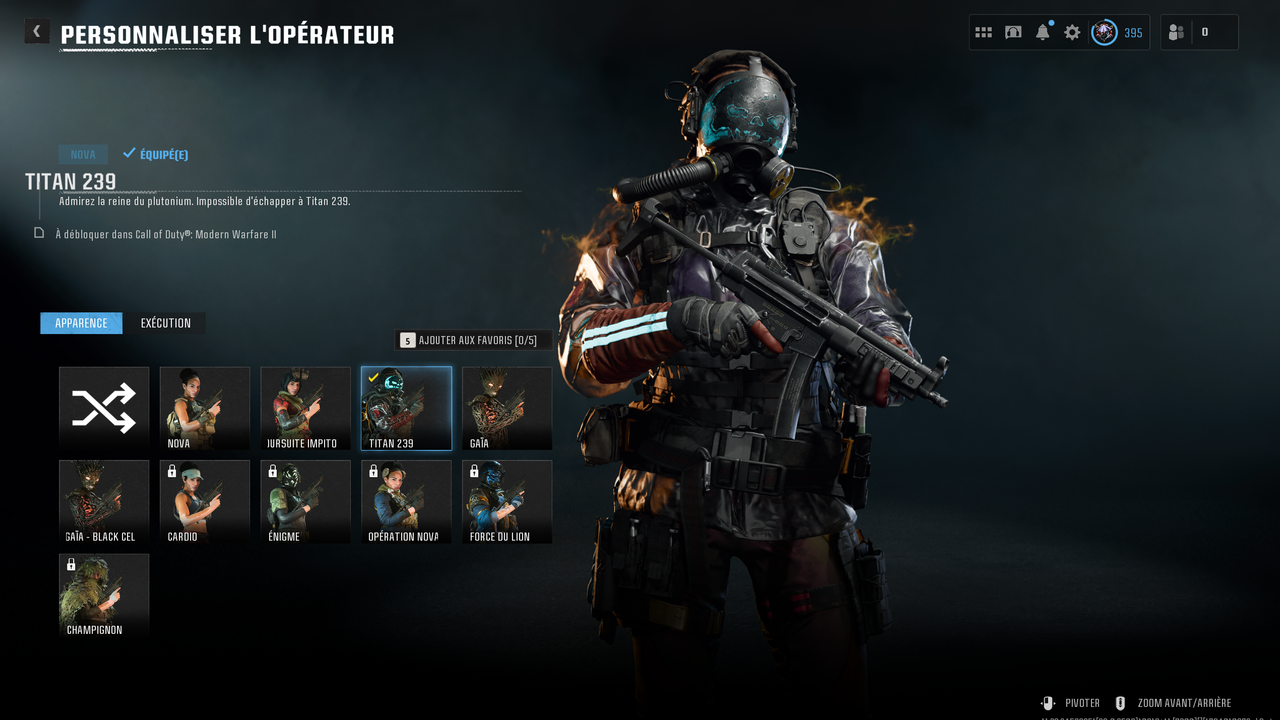Image resolution: width=1280 pixels, height=720 pixels.
Task: Choose the Gaïa skin
Action: (507, 408)
